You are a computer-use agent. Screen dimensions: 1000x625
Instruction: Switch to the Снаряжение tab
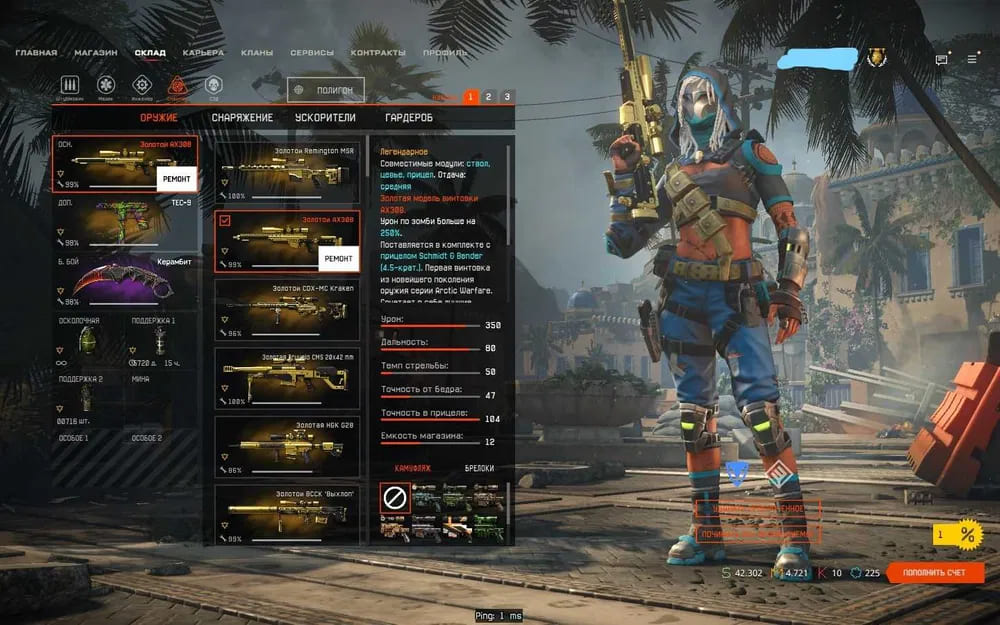coord(242,118)
